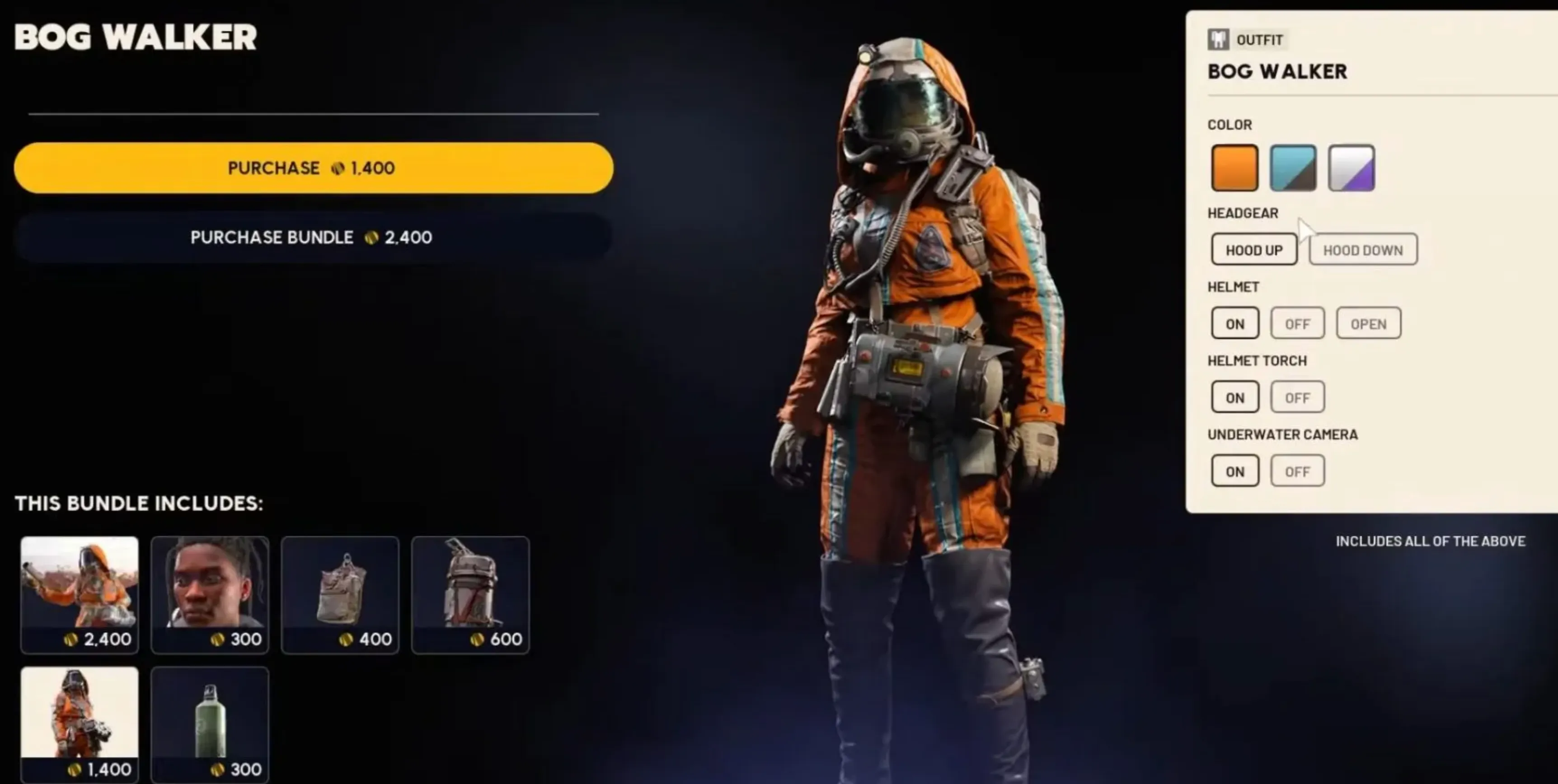This screenshot has height=784, width=1558.
Task: Select the 300 face item thumbnail
Action: [x=210, y=594]
